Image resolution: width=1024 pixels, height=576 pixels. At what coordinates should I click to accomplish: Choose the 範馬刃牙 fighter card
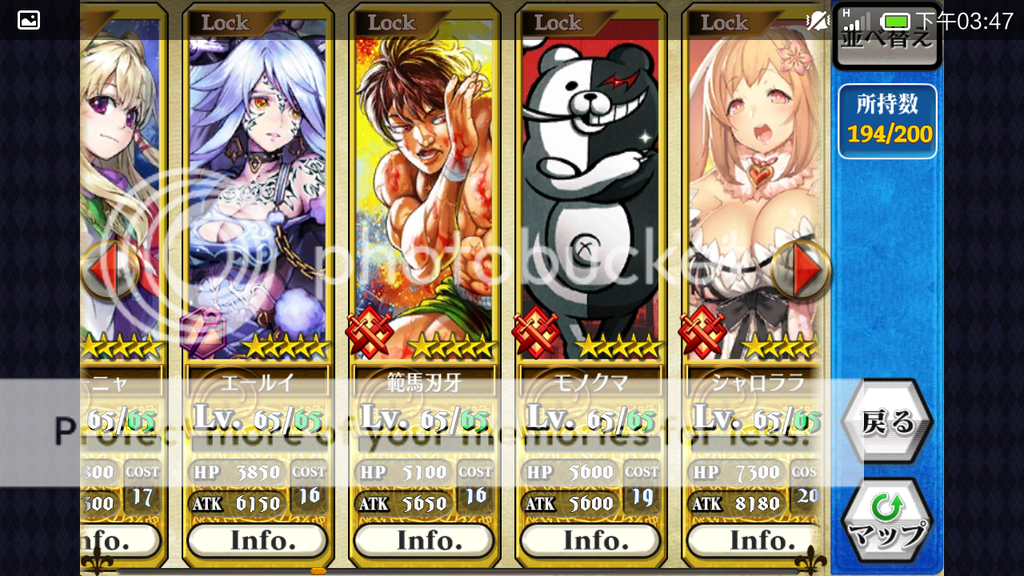click(x=423, y=190)
